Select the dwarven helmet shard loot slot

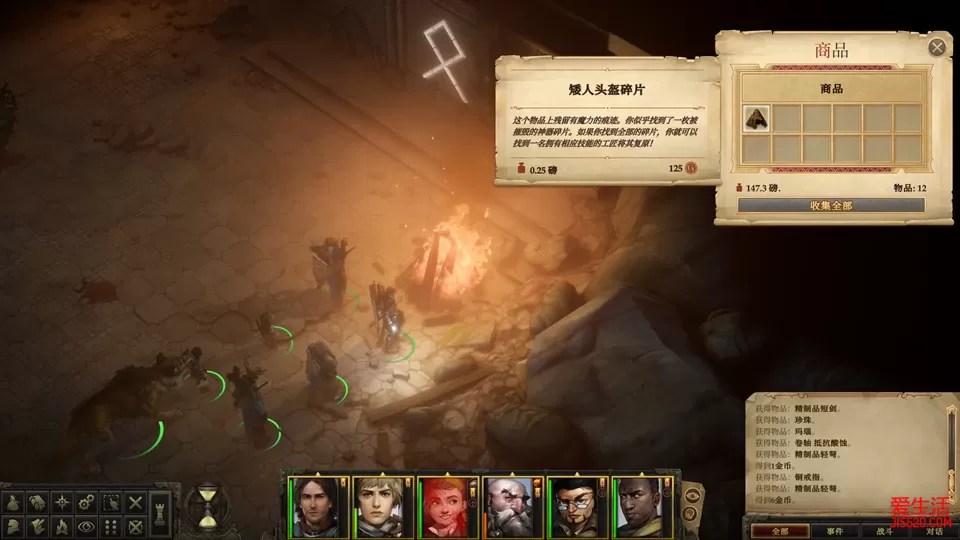pos(757,118)
